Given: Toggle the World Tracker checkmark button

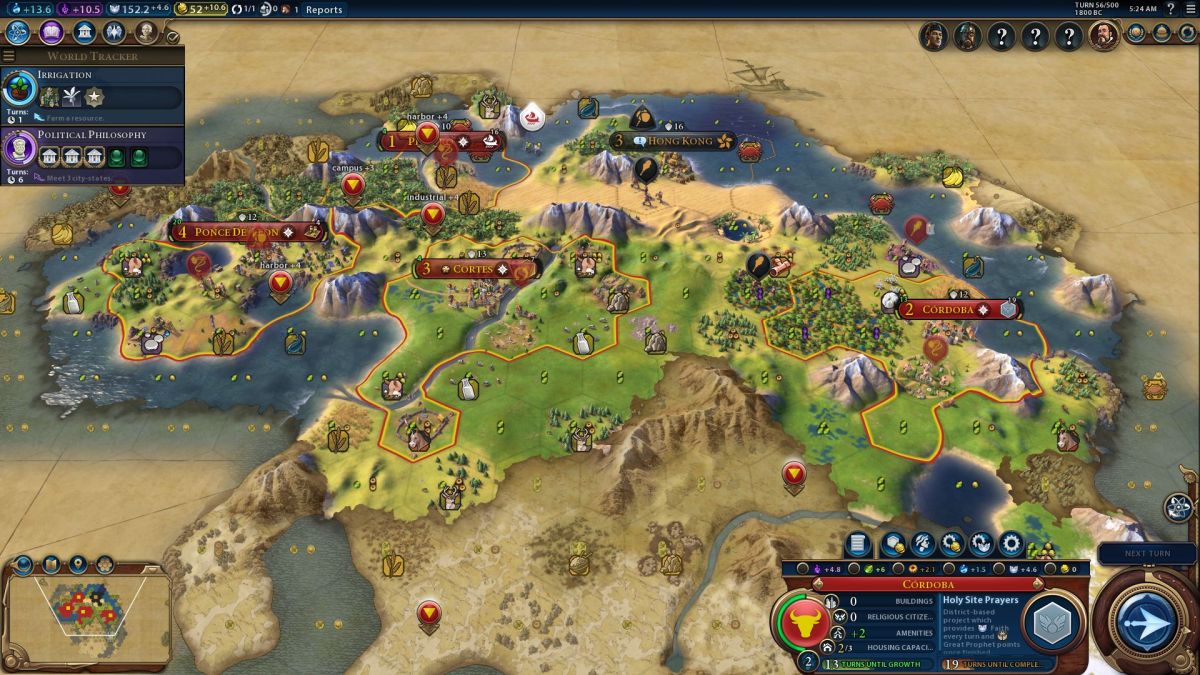Looking at the screenshot, I should pos(173,37).
